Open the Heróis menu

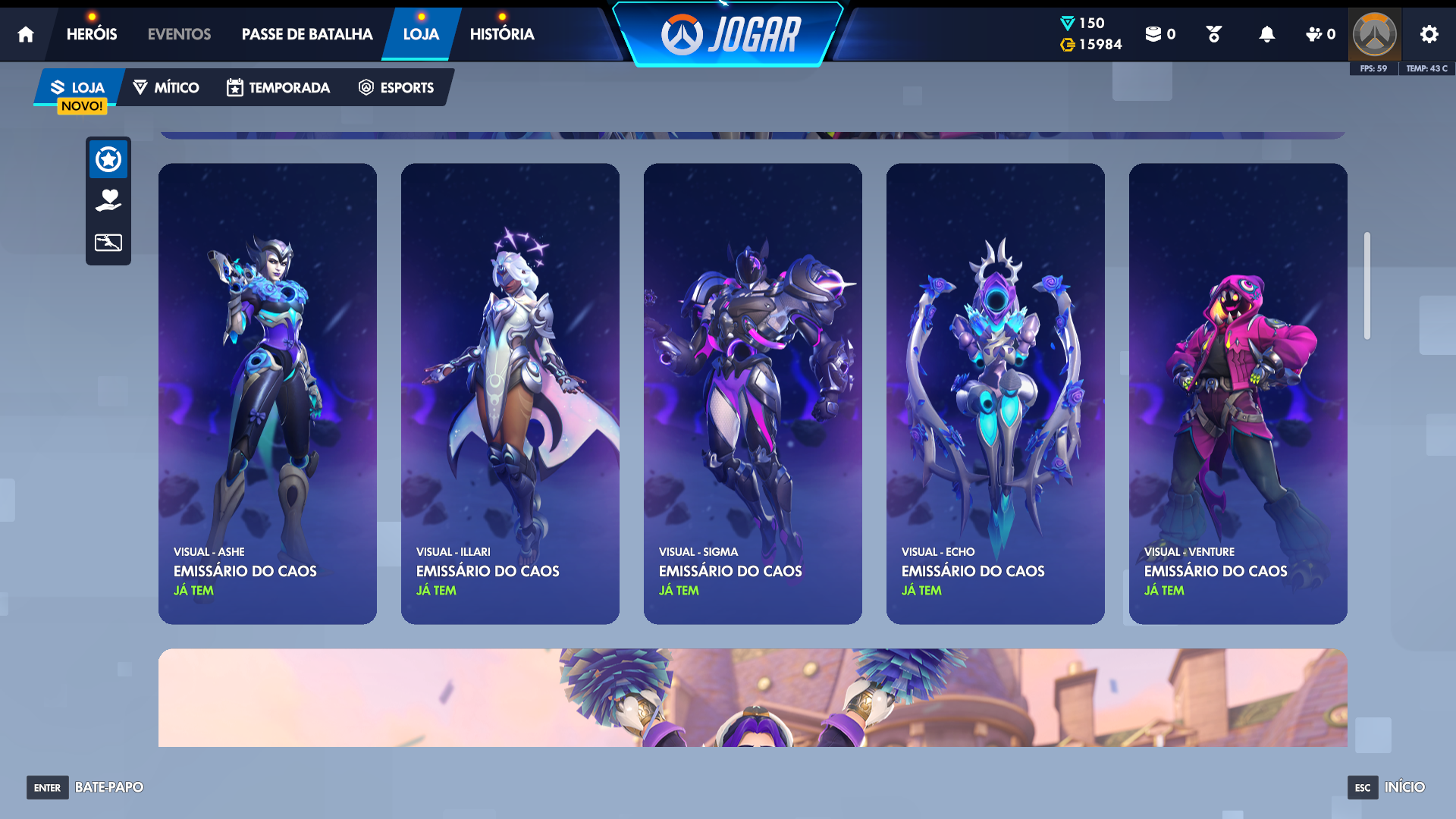coord(92,34)
